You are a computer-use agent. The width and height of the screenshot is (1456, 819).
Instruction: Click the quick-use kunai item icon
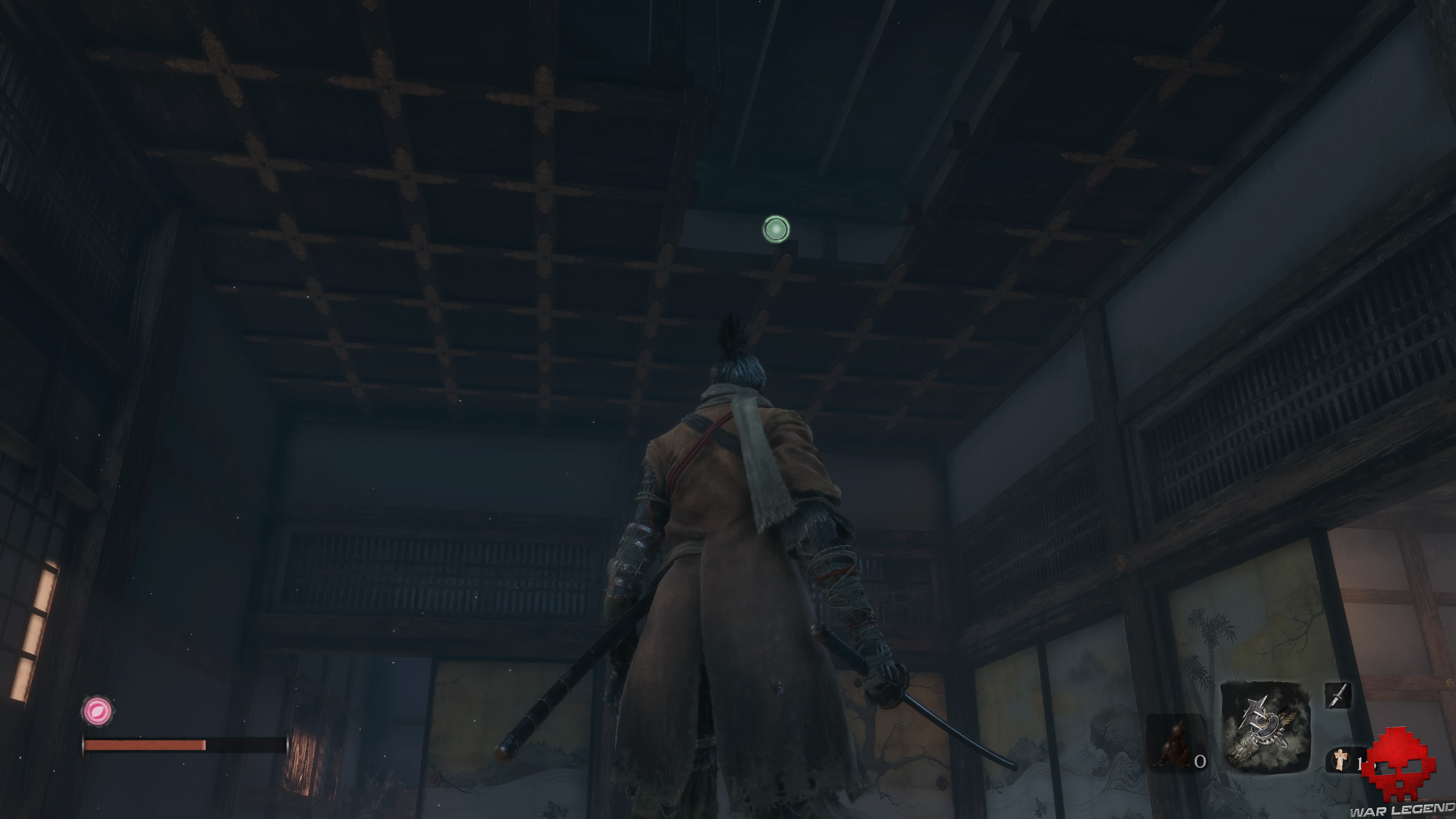(1338, 697)
